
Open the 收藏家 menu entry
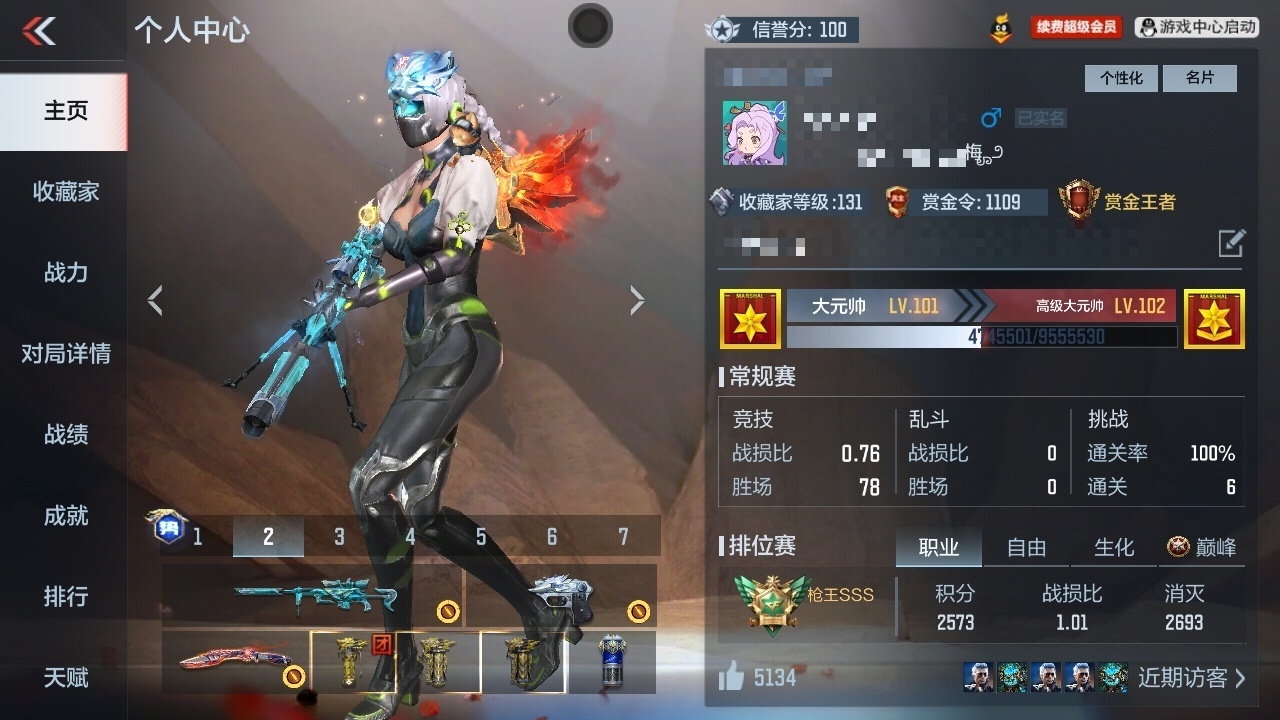[65, 192]
